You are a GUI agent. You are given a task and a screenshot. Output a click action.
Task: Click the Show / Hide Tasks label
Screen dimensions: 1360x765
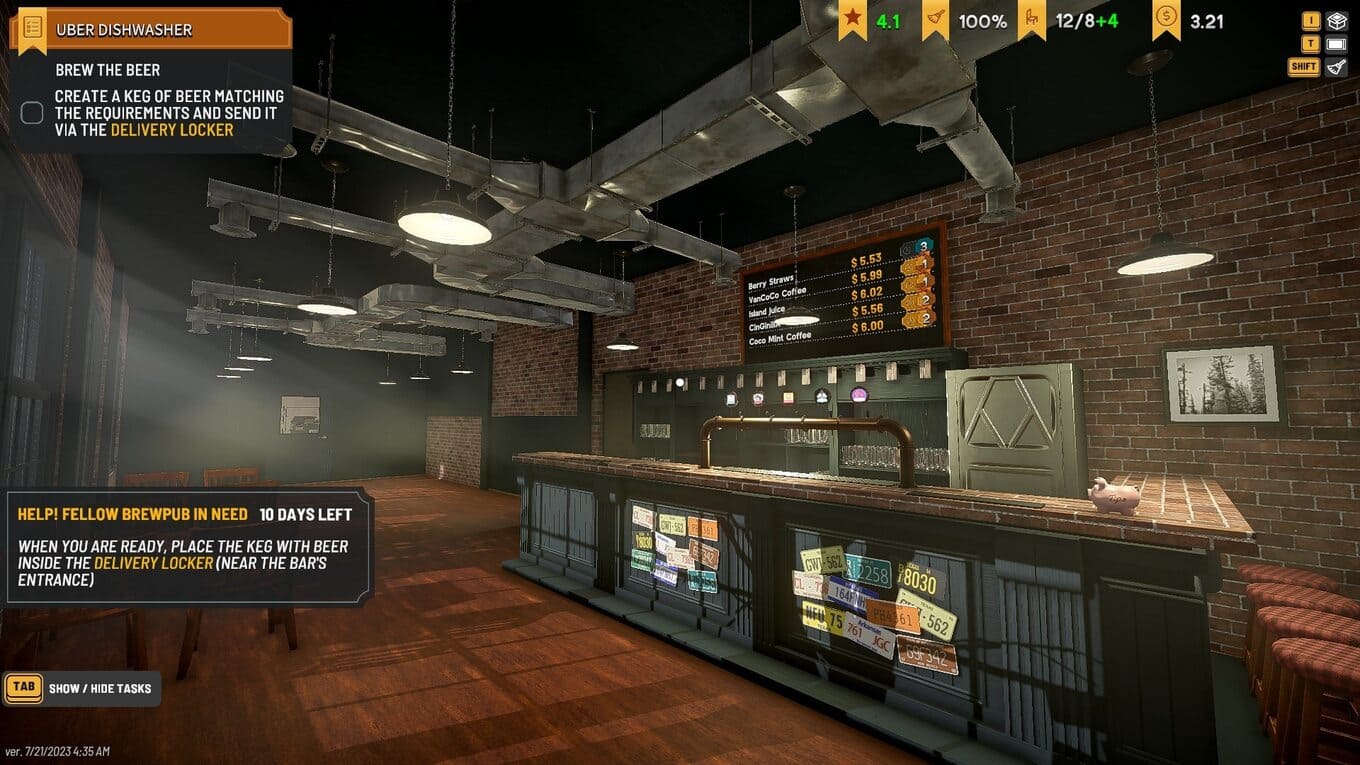pyautogui.click(x=100, y=688)
